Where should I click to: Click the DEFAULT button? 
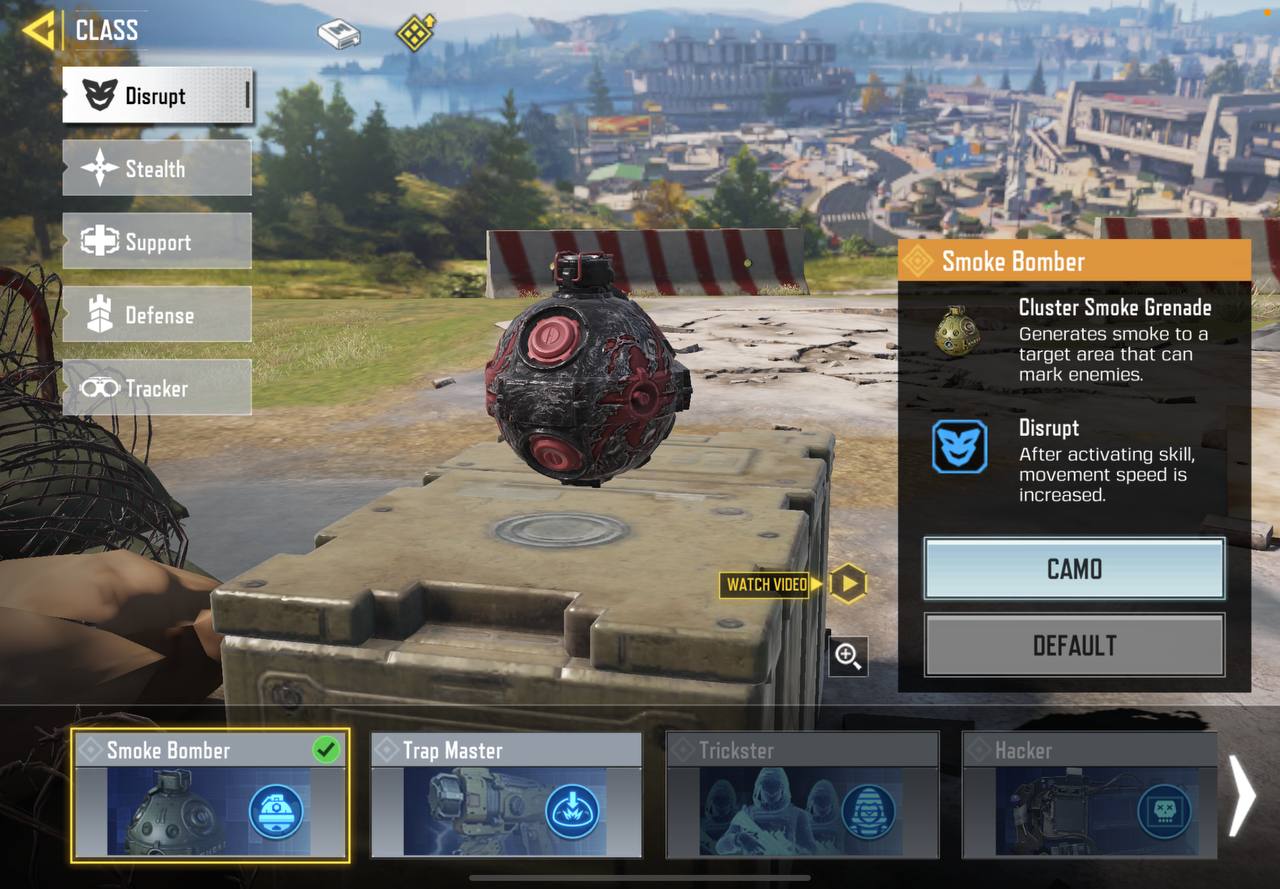coord(1074,645)
